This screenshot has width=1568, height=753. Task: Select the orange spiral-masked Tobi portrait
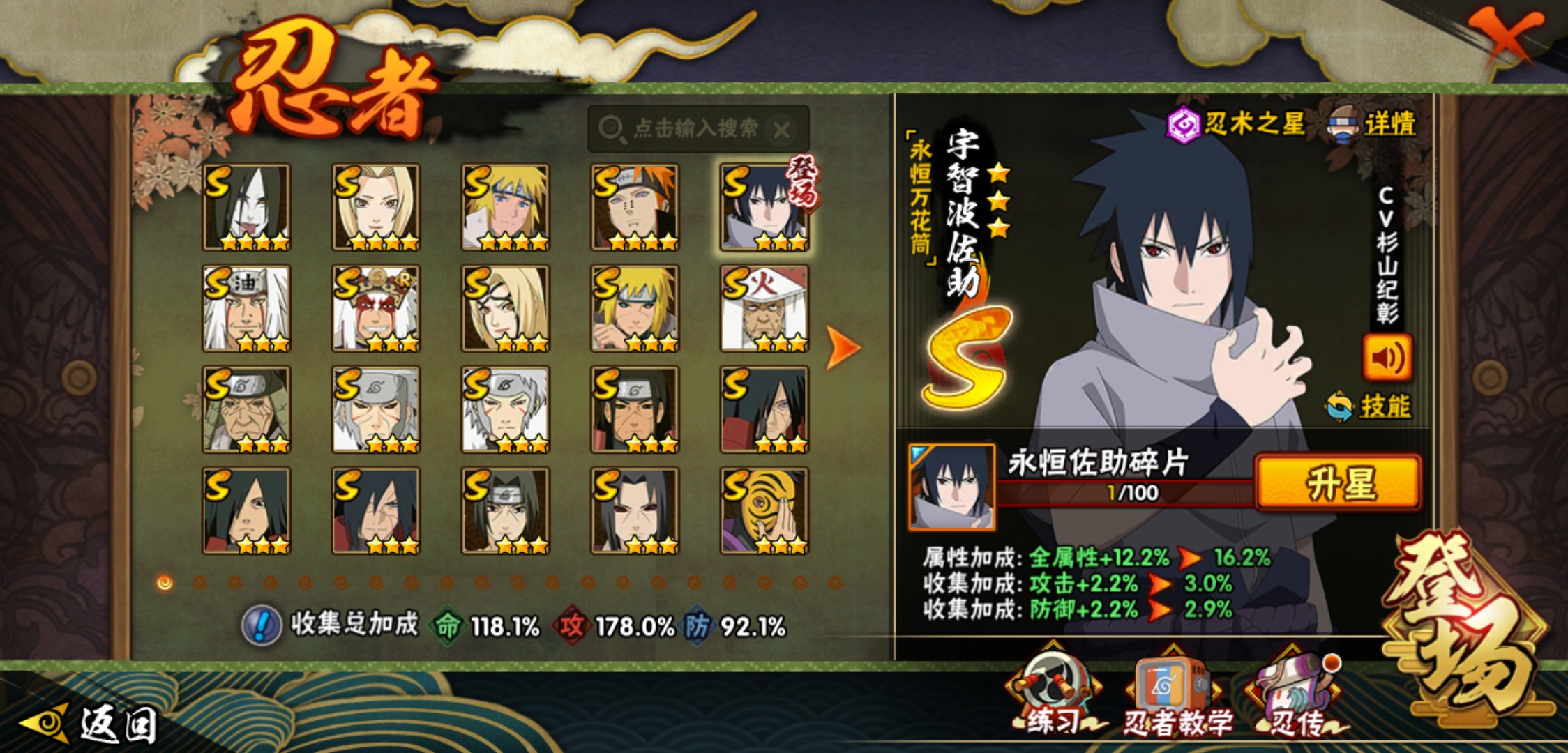(x=764, y=510)
